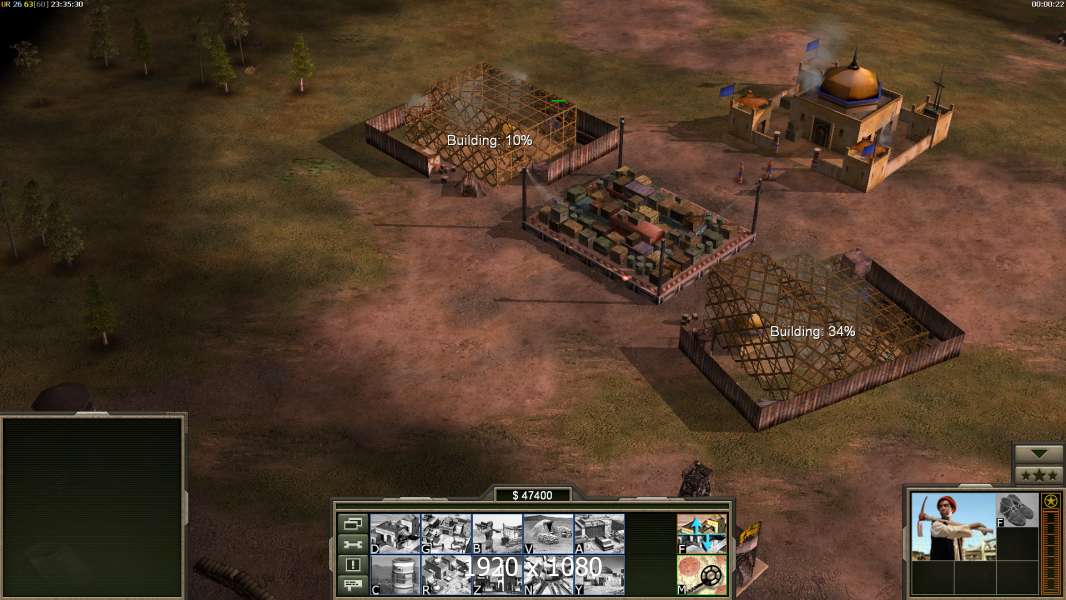This screenshot has width=1066, height=600.
Task: Select the bunker structure labeled V
Action: pyautogui.click(x=548, y=534)
